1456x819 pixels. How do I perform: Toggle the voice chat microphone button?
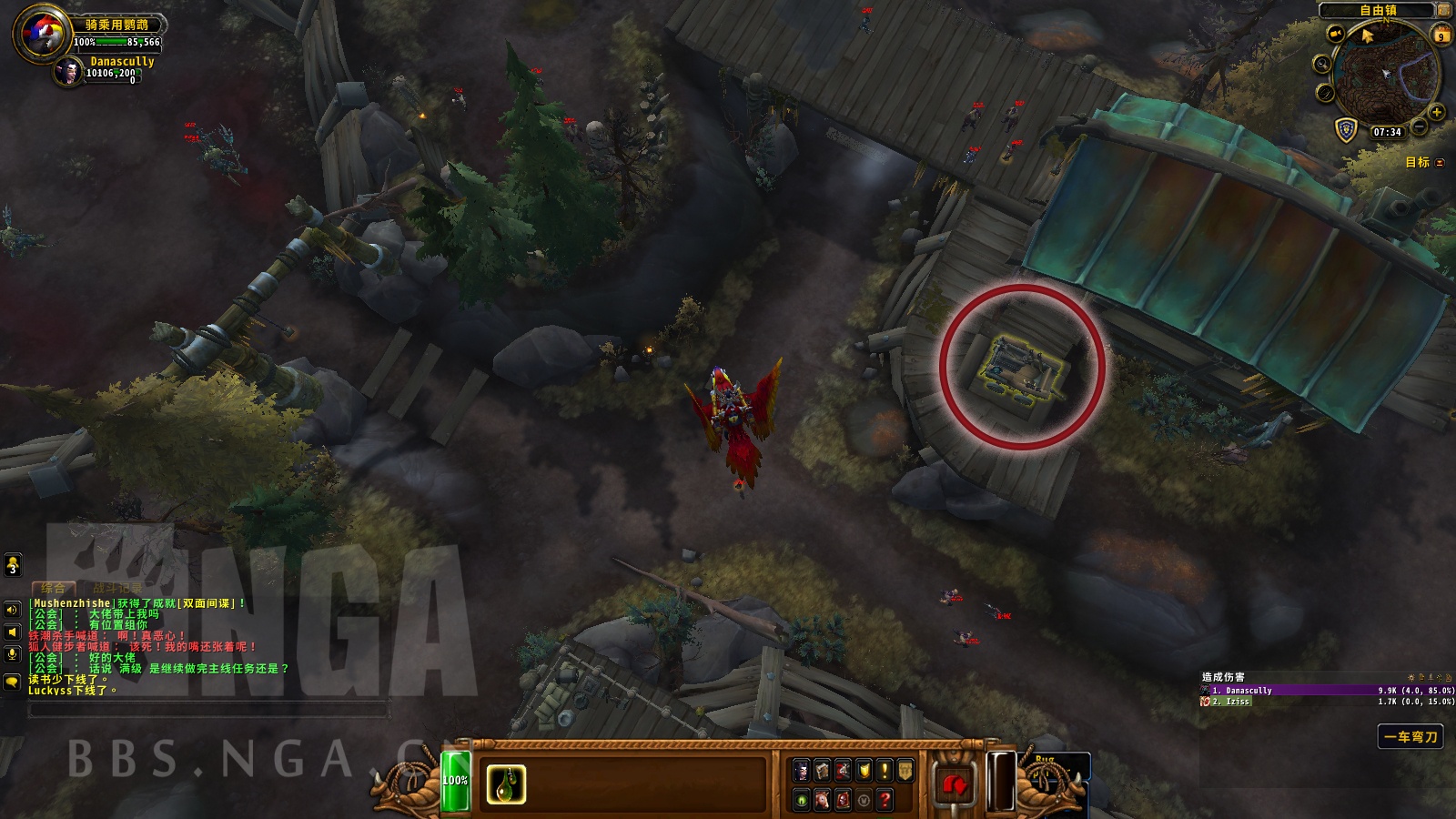click(x=12, y=654)
